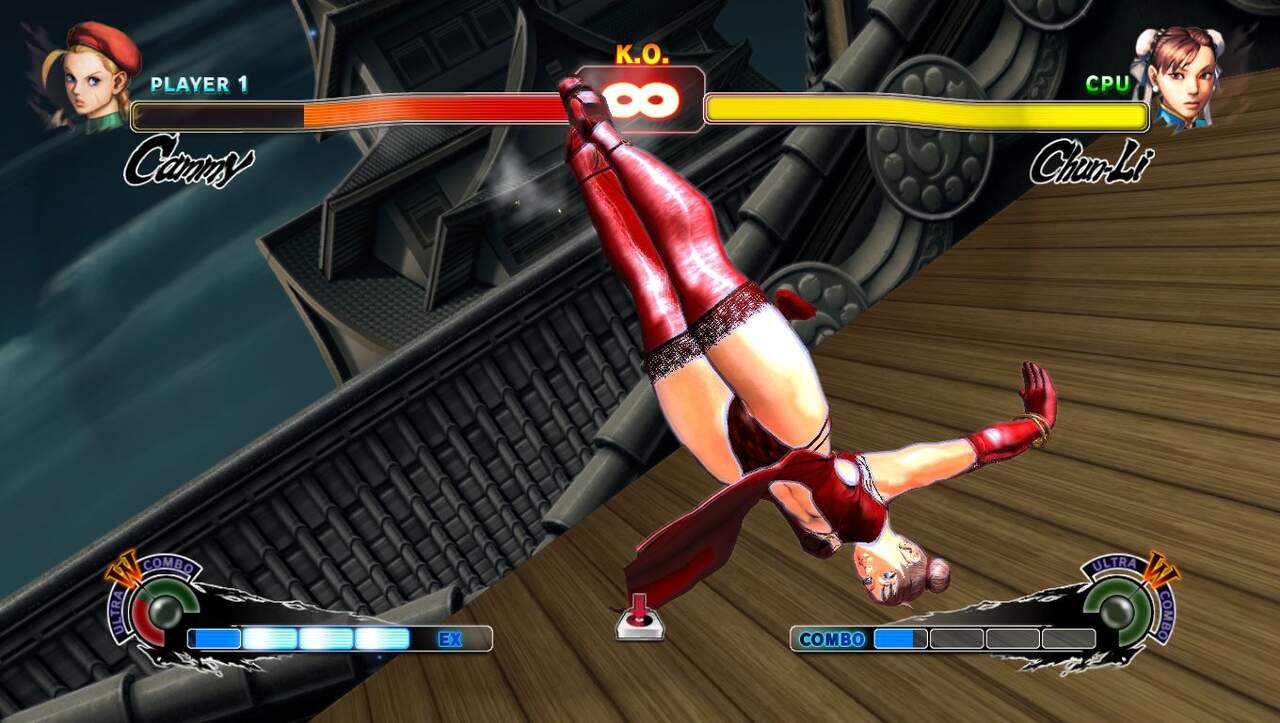Click Player 1's Ultra Combo emblem

pos(153,604)
